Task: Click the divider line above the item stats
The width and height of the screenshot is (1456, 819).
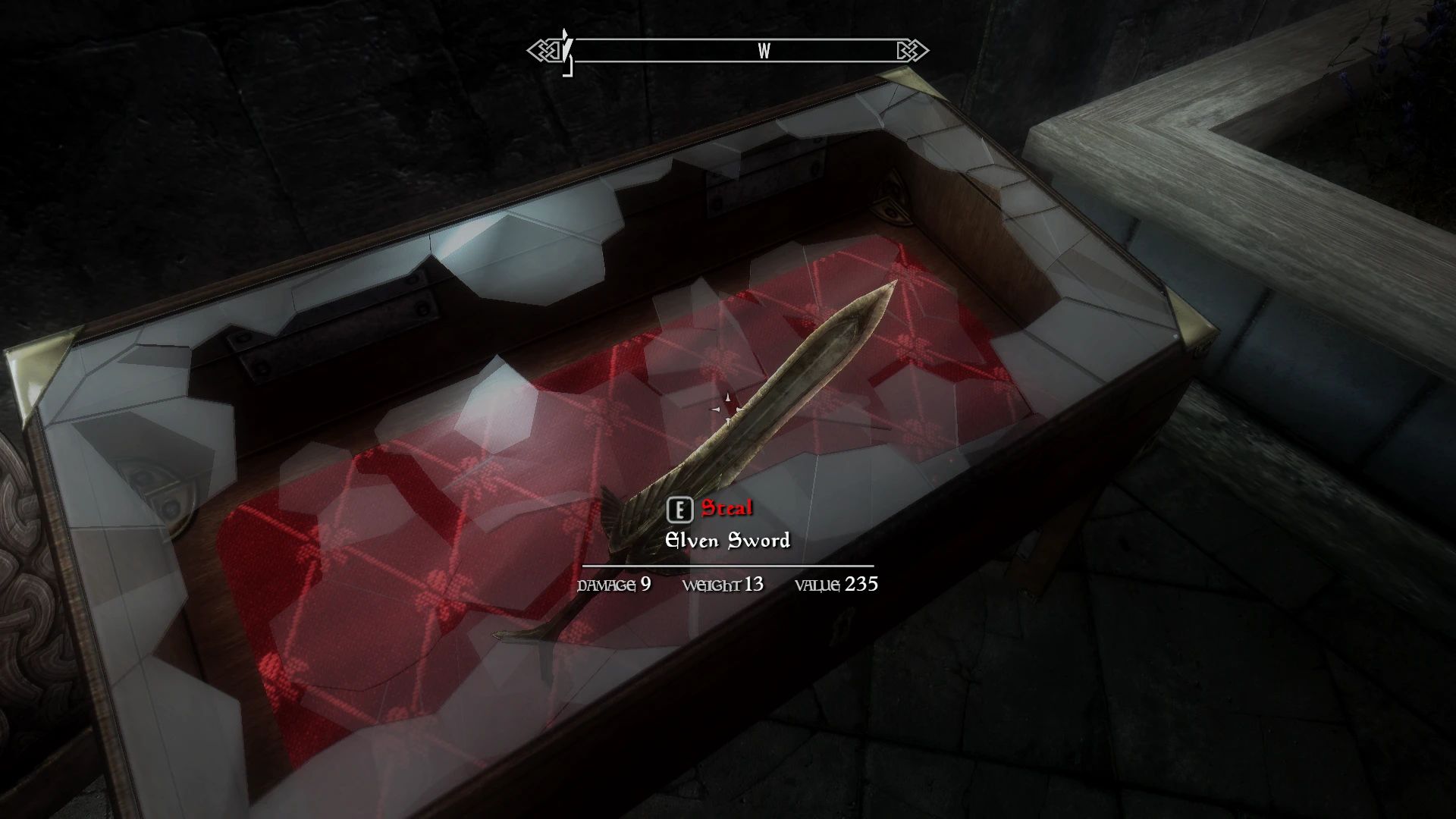Action: pos(728,567)
